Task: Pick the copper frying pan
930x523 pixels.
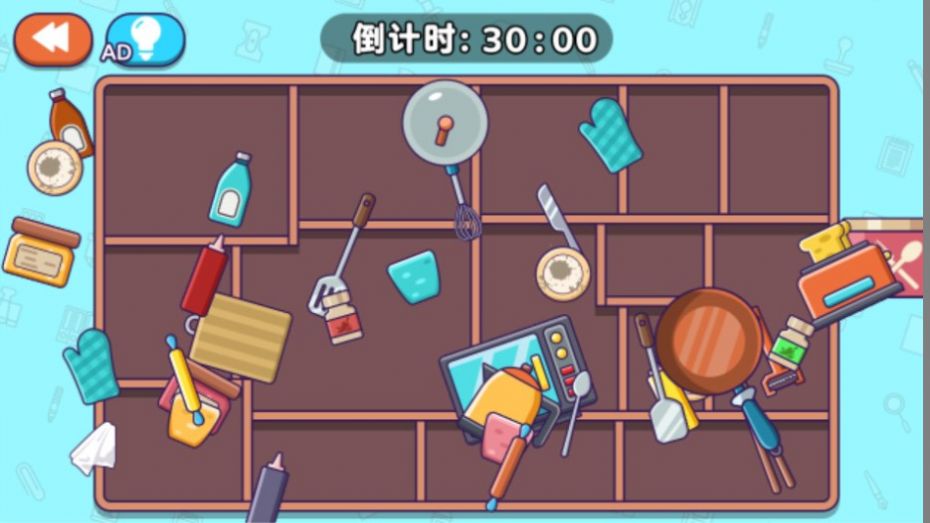Action: click(x=709, y=338)
